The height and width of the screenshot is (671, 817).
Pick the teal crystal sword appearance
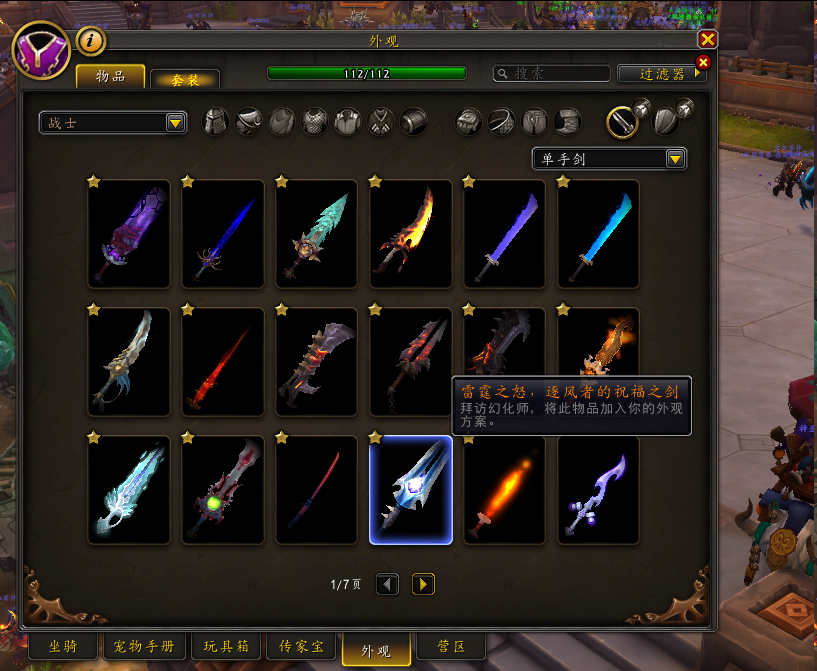click(316, 234)
